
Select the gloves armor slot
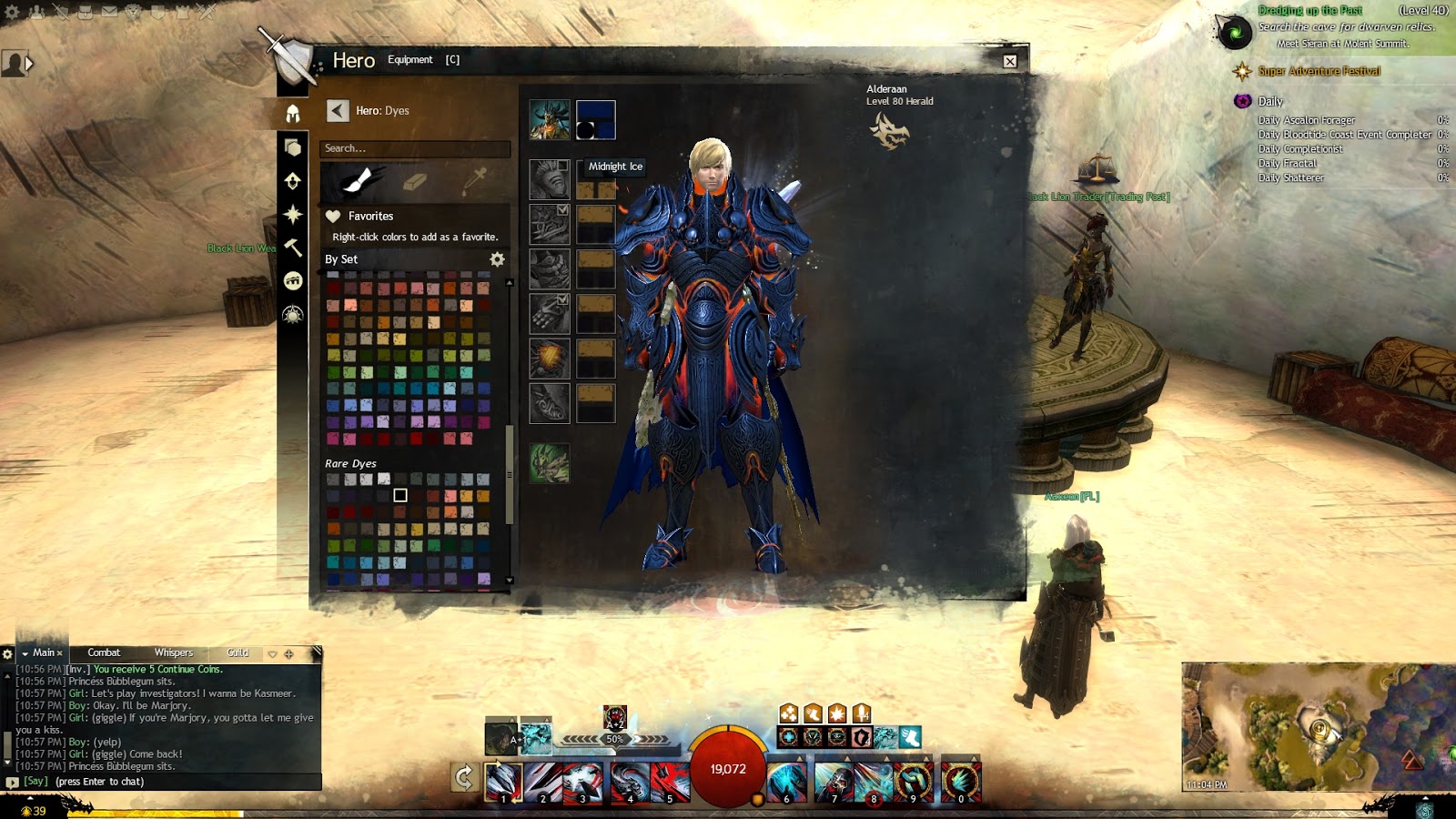tap(550, 314)
